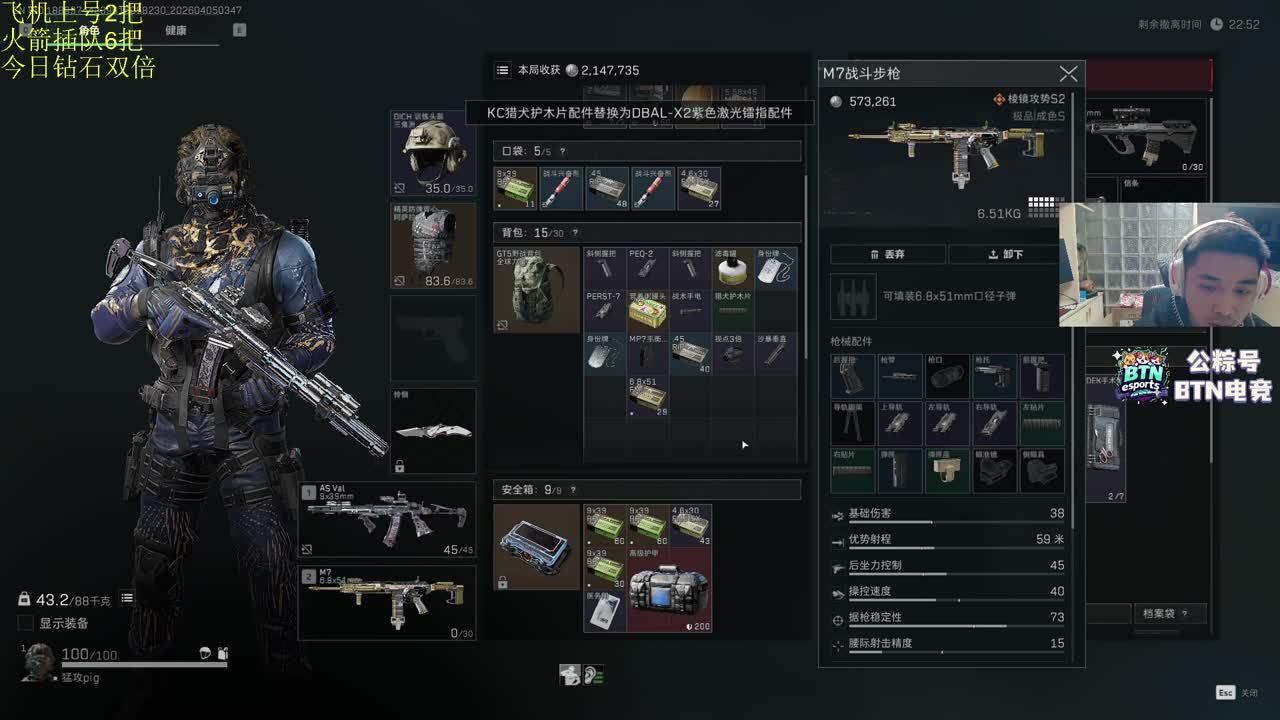Image resolution: width=1280 pixels, height=720 pixels.
Task: Open the 健康 health tab
Action: coord(176,31)
